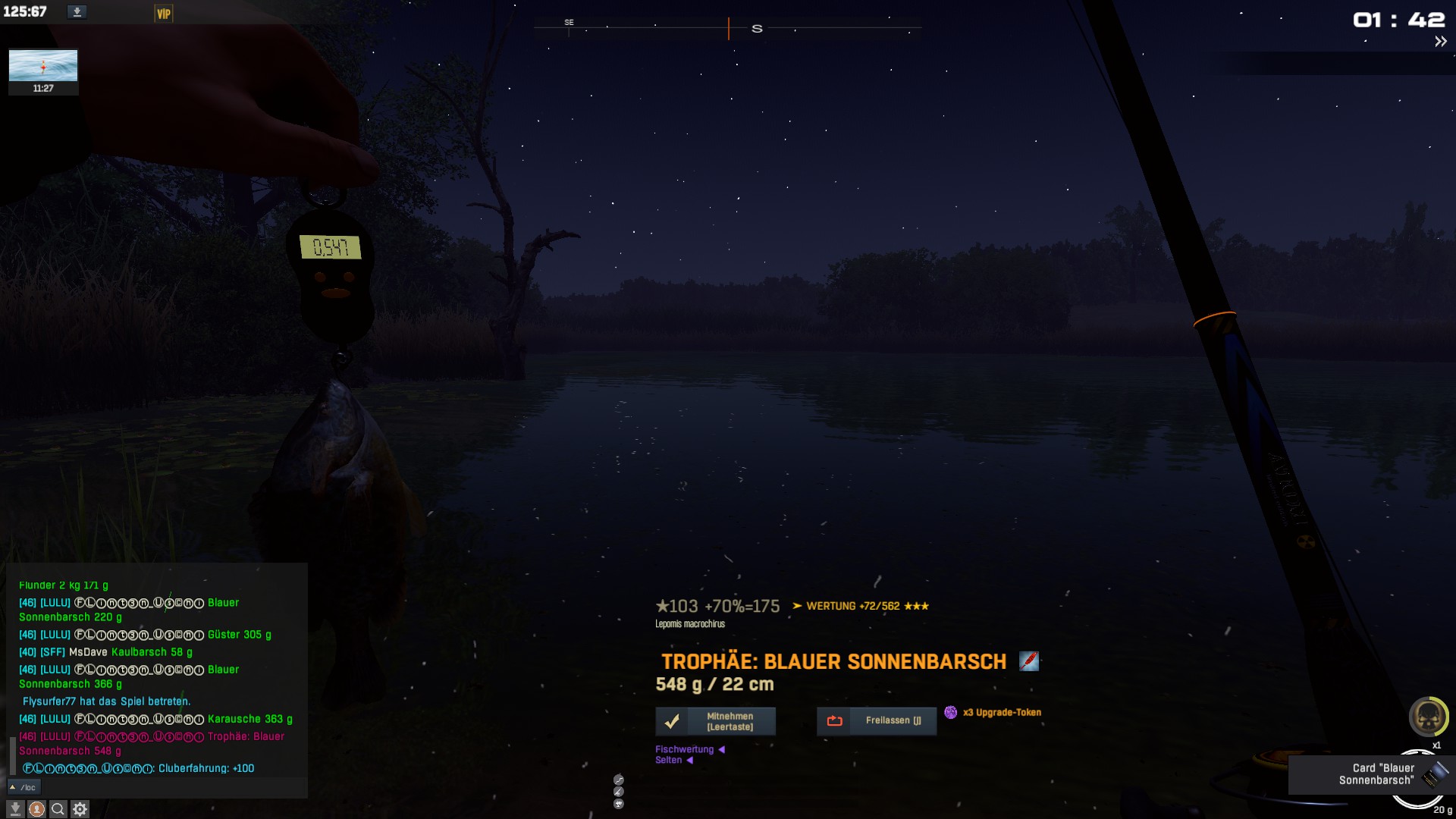This screenshot has width=1456, height=819.
Task: Click the skull booster icon
Action: (x=1428, y=716)
